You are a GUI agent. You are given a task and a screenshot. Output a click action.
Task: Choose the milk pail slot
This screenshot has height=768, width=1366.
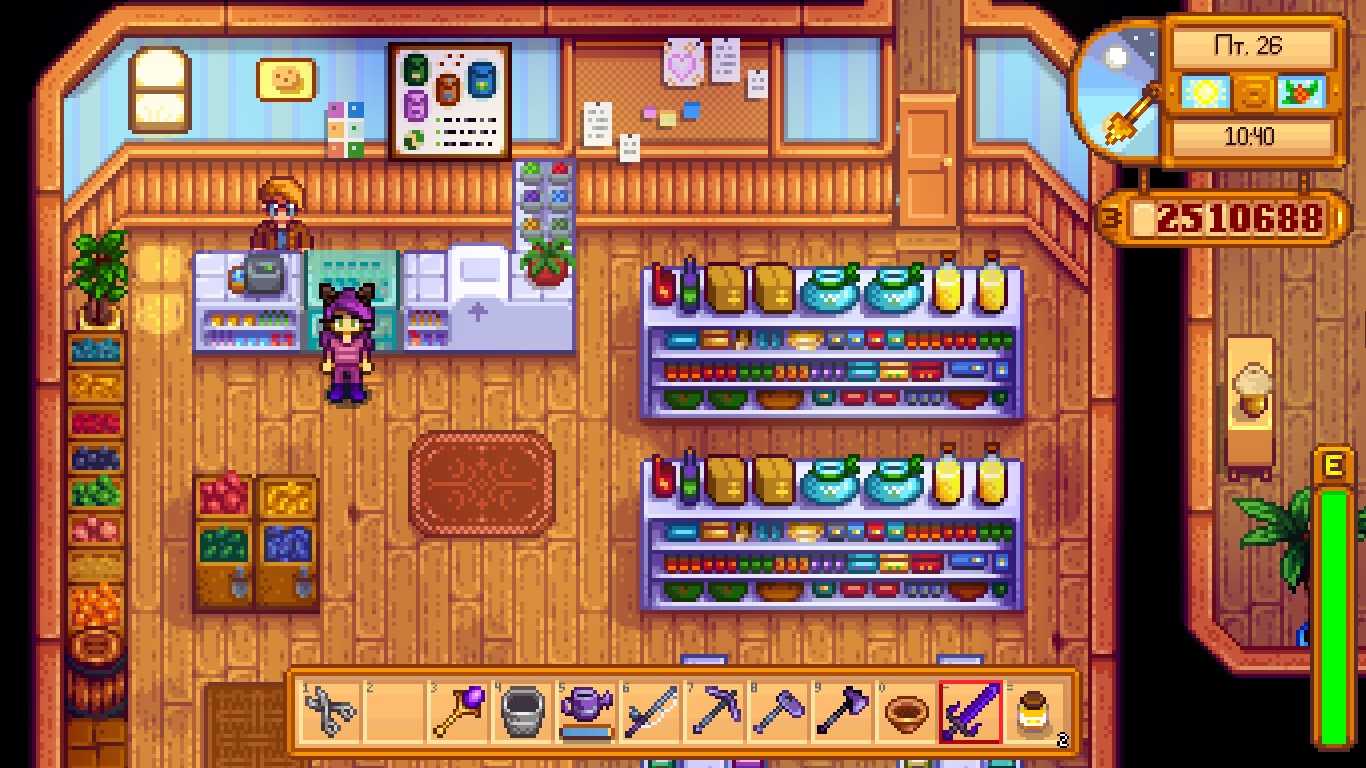[522, 713]
